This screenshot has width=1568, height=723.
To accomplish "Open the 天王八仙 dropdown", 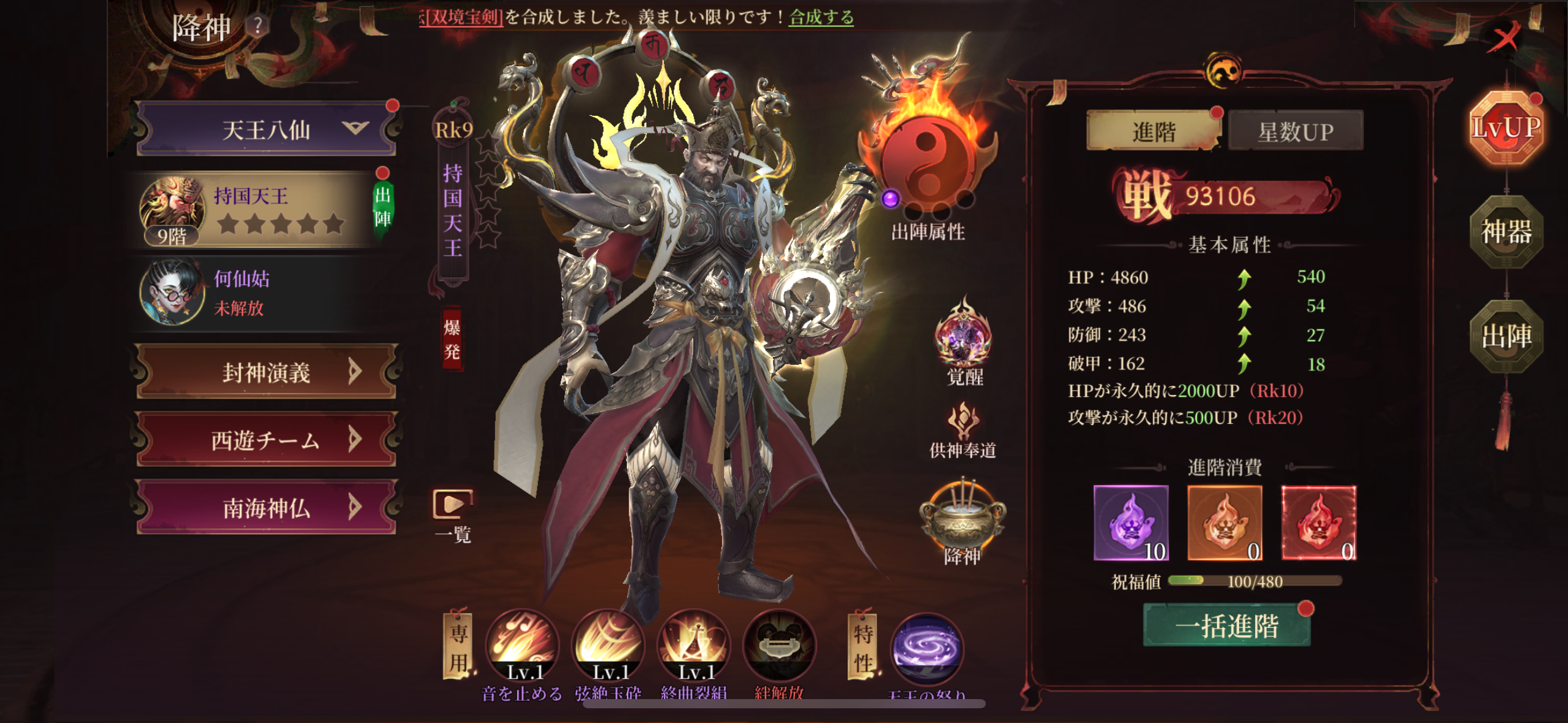I will [x=265, y=129].
